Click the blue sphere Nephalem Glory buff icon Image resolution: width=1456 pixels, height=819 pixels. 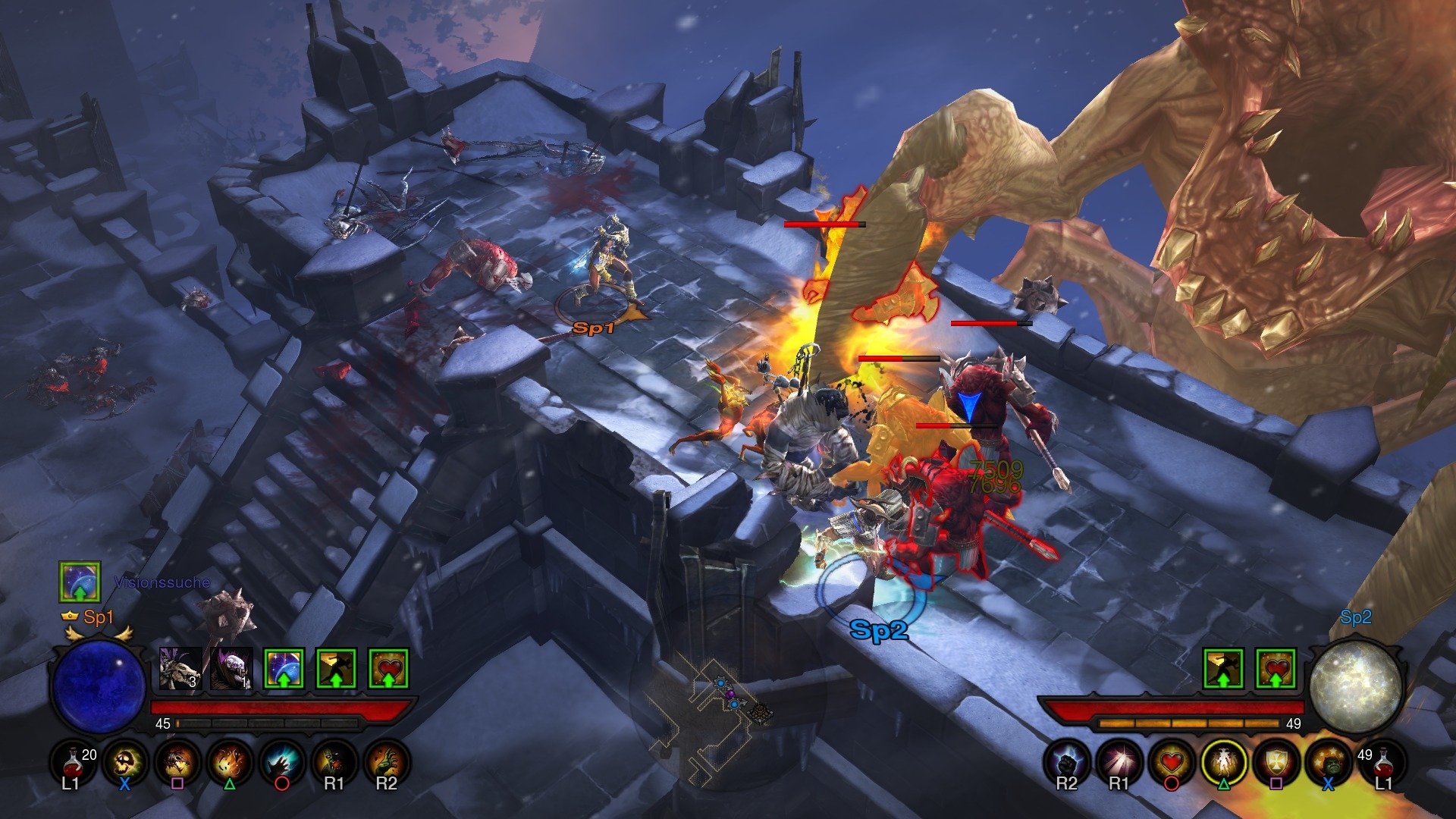[x=283, y=668]
